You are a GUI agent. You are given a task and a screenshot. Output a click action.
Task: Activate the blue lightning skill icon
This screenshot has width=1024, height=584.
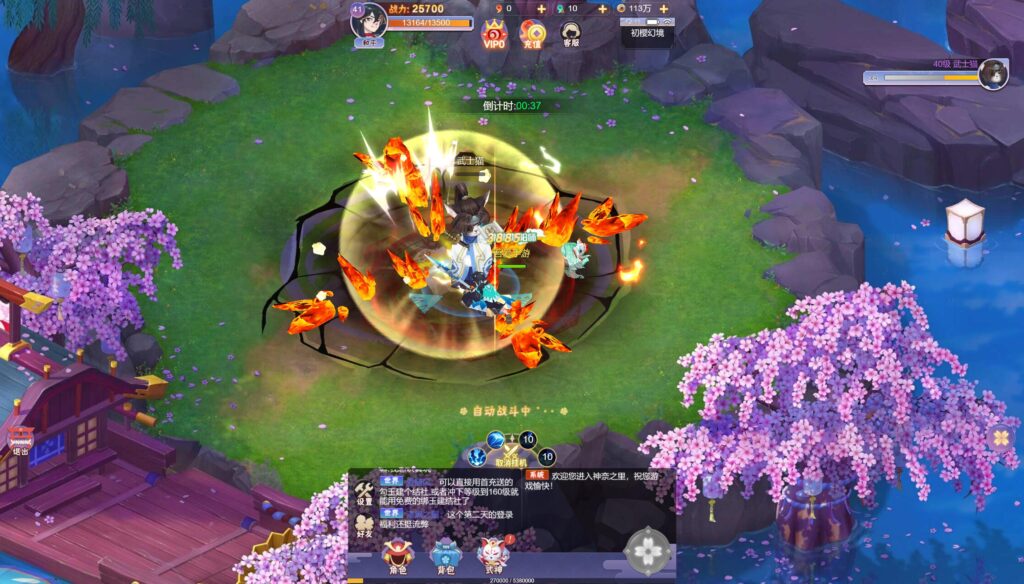point(477,457)
